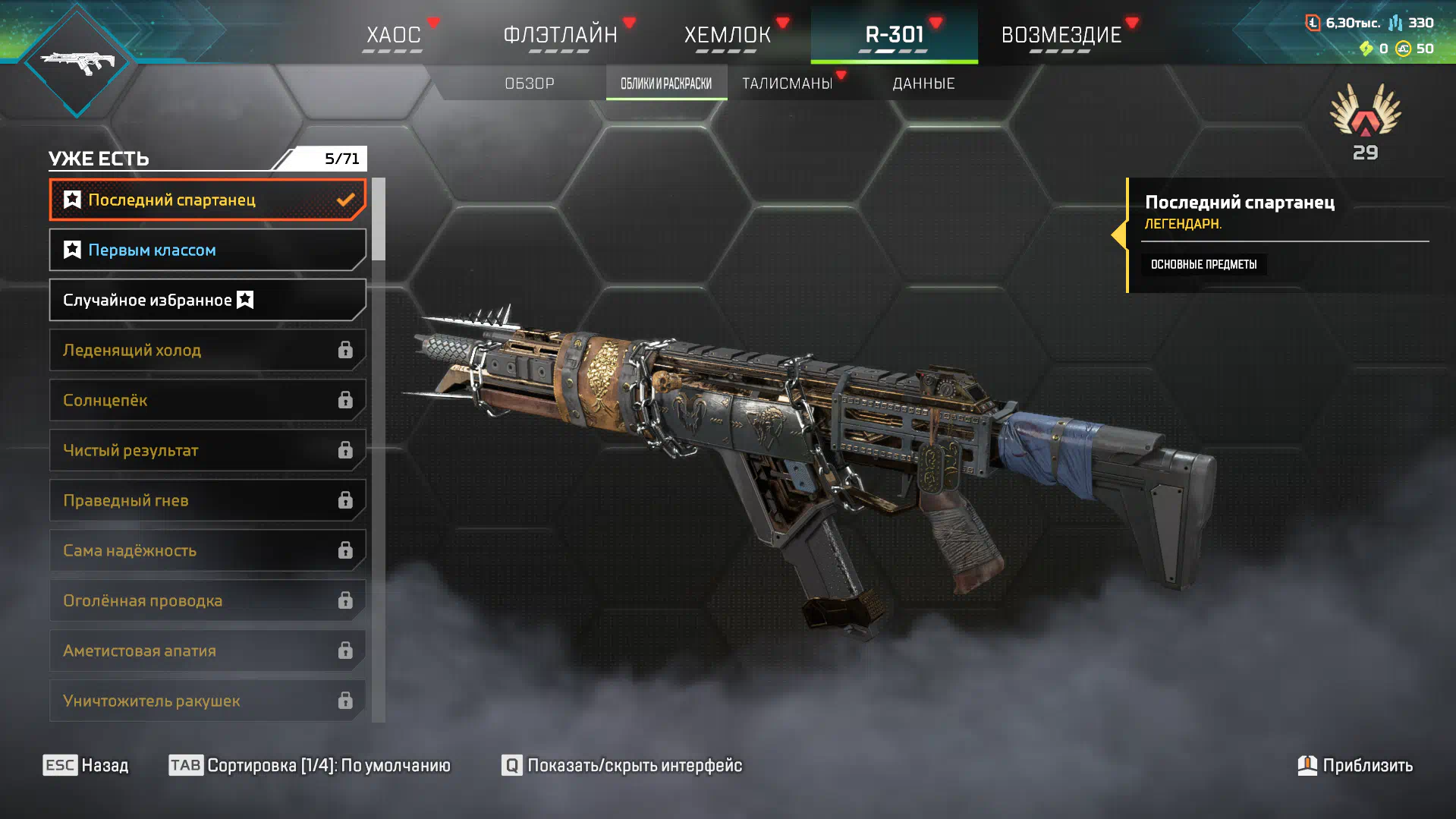This screenshot has height=819, width=1456.
Task: Show the ДАННЫЕ sub-tab
Action: 923,83
